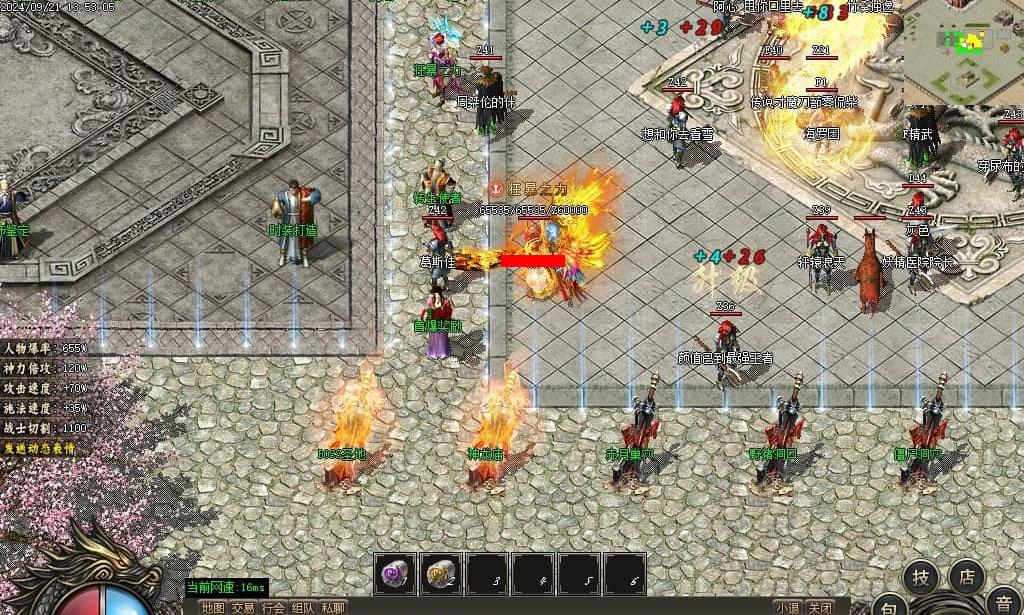Screen dimensions: 1029x615
Task: Open the 地图 map button
Action: [x=212, y=607]
